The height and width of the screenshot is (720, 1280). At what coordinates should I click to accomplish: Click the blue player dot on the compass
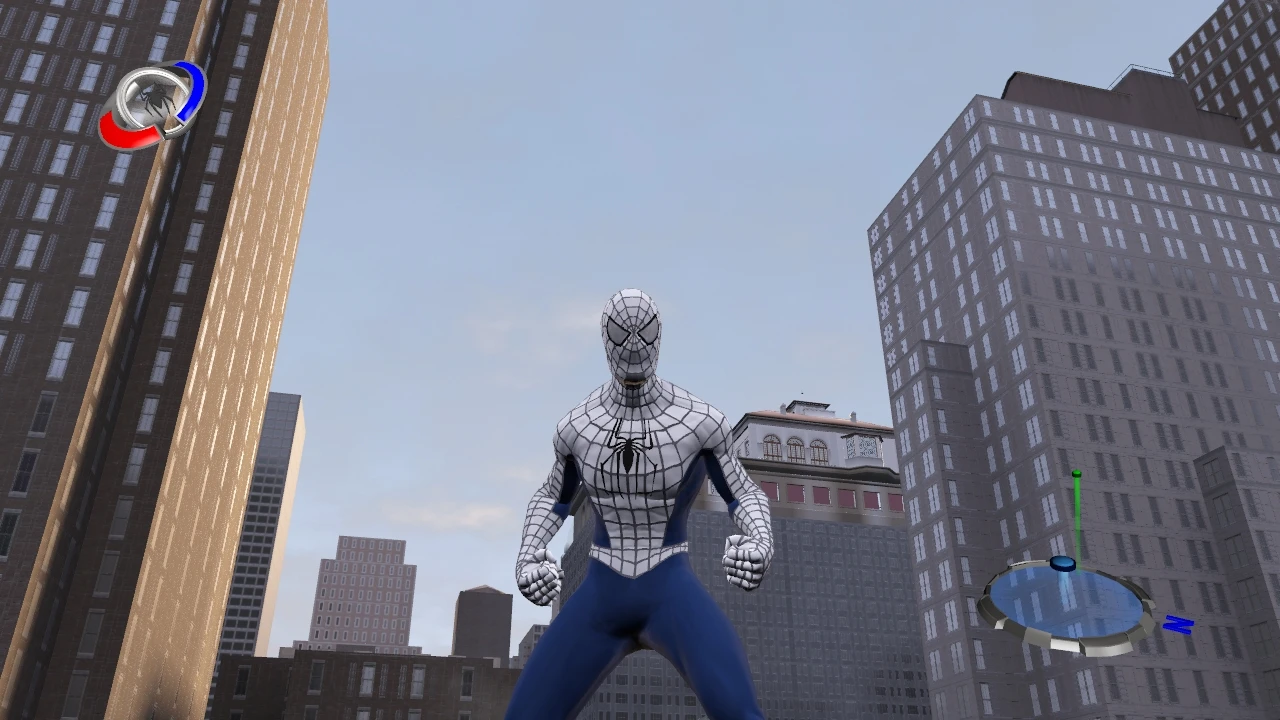pyautogui.click(x=1063, y=563)
